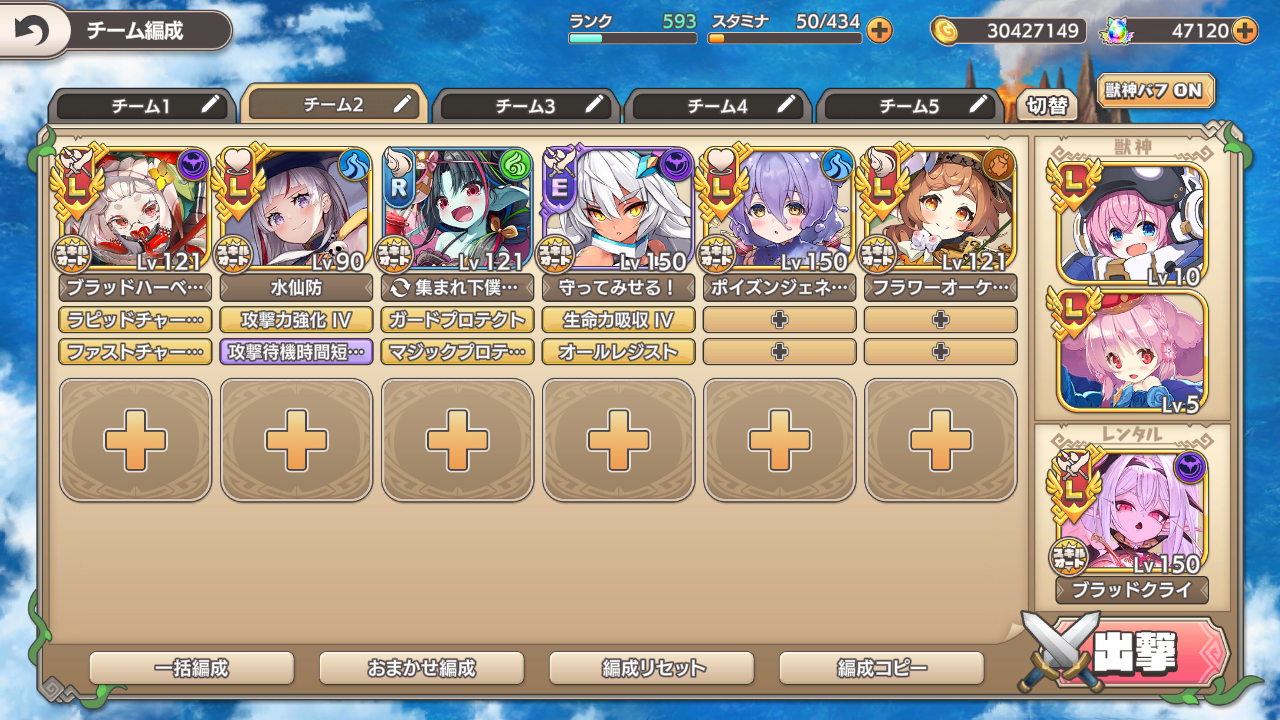Add stamina with the plus button

click(x=880, y=31)
